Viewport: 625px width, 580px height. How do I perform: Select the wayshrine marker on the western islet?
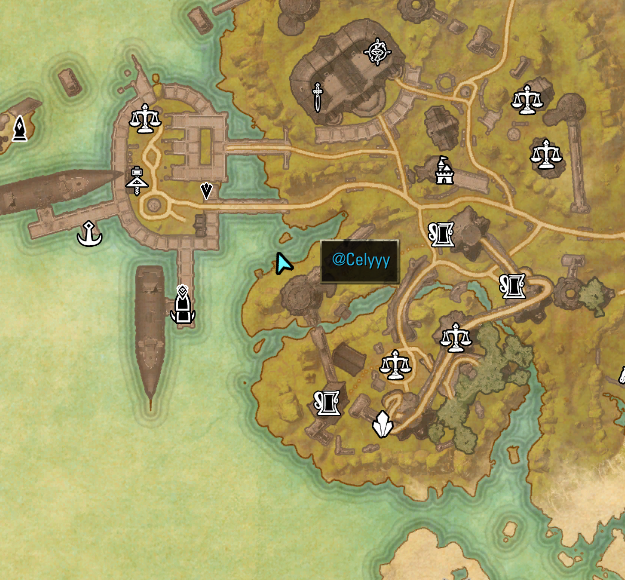(18, 128)
